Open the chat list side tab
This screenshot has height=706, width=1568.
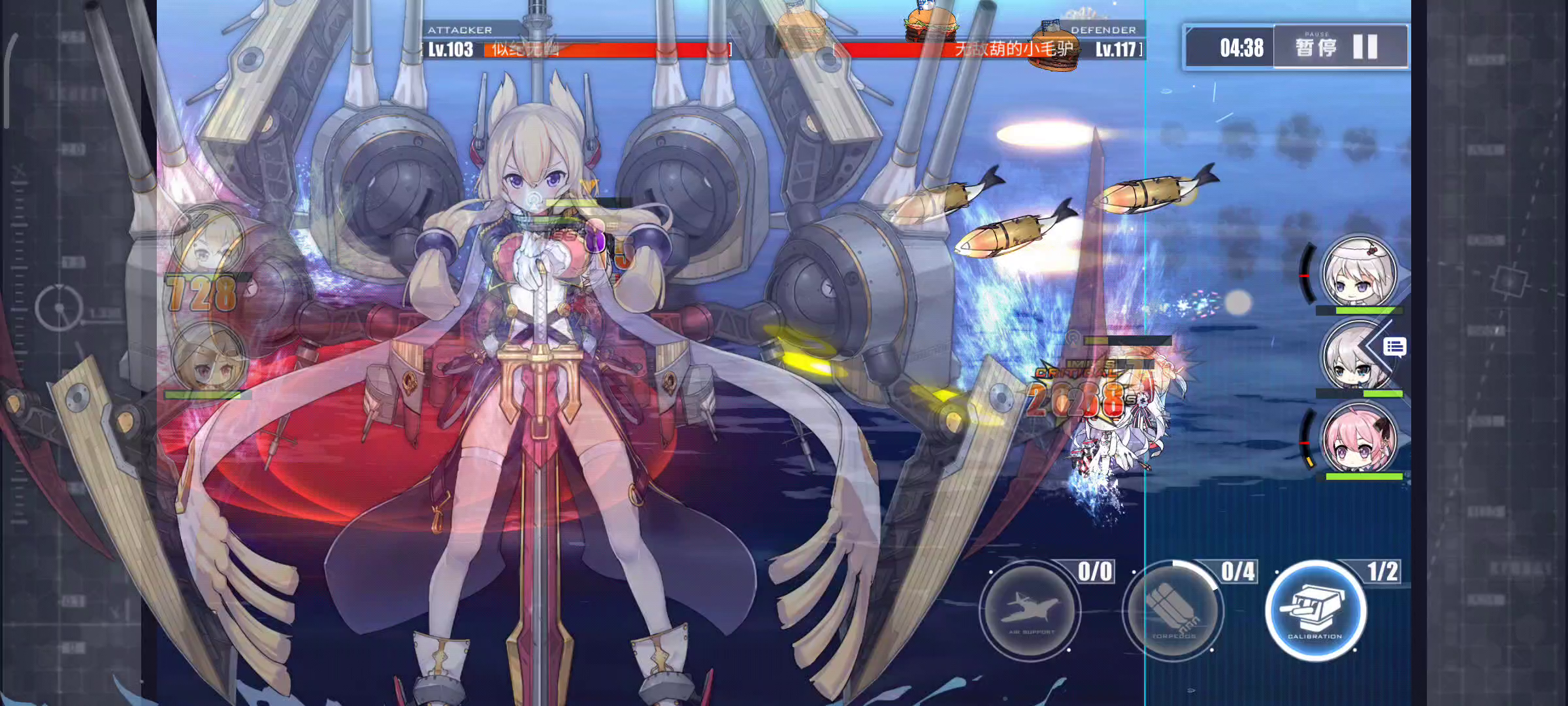click(1394, 346)
